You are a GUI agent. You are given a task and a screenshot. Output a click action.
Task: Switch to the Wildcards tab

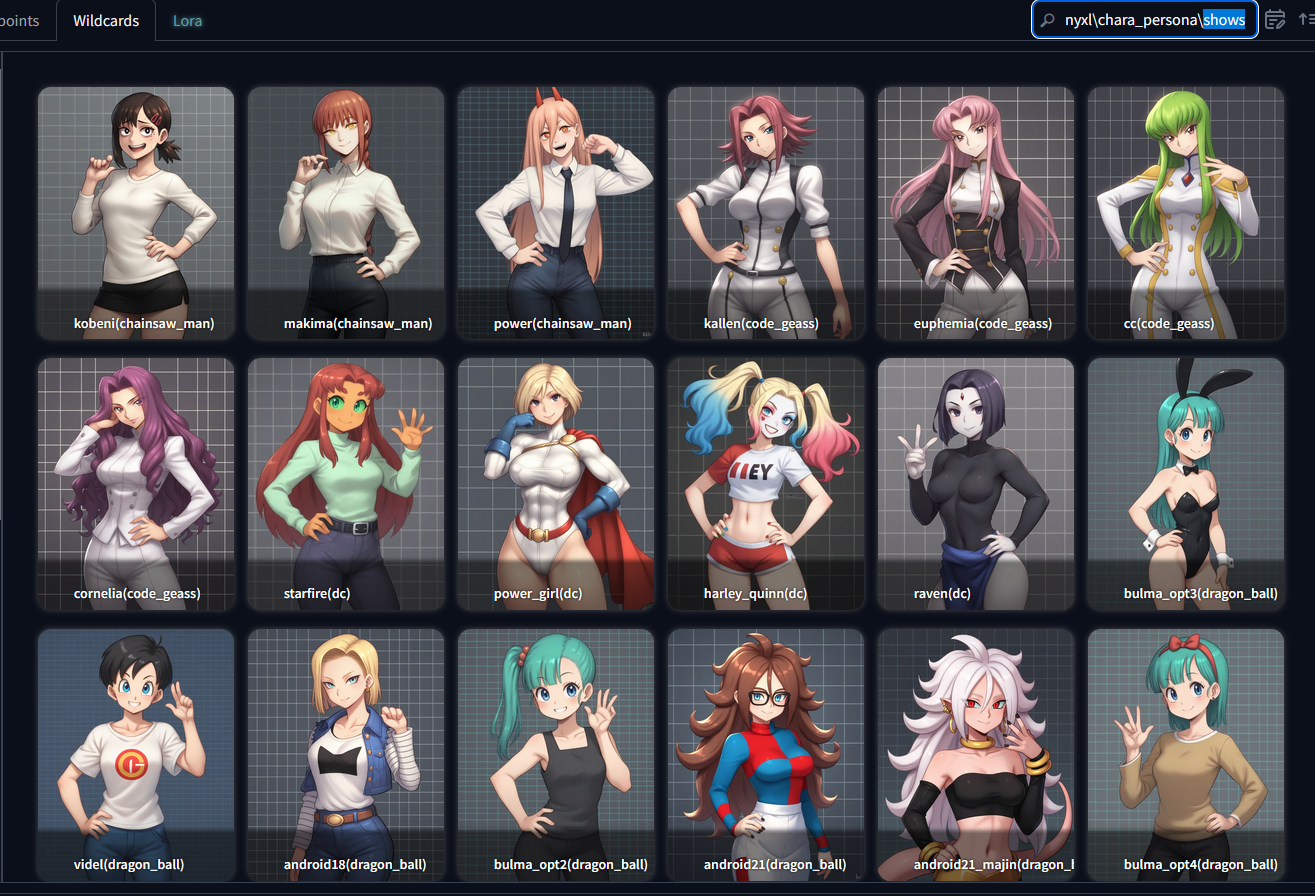(106, 20)
